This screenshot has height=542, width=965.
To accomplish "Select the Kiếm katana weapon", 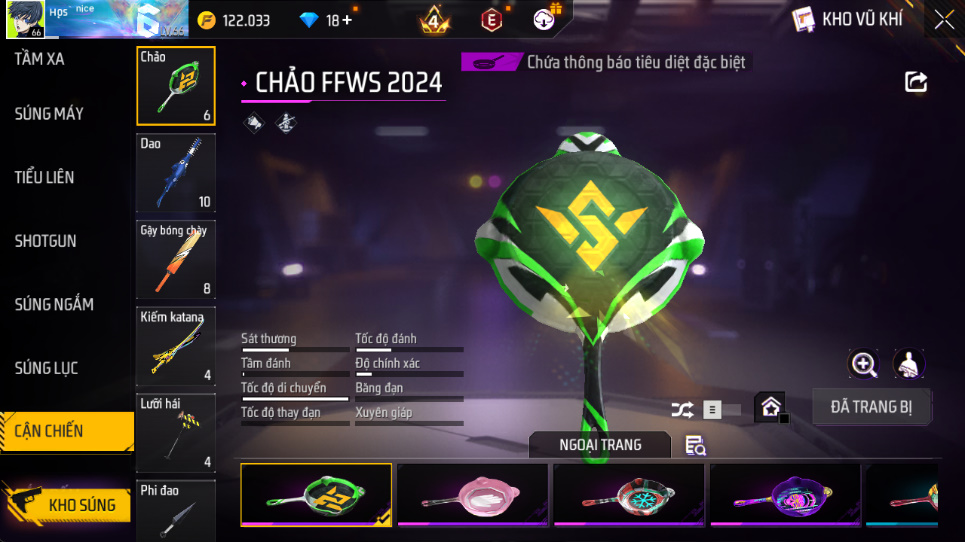I will [175, 346].
